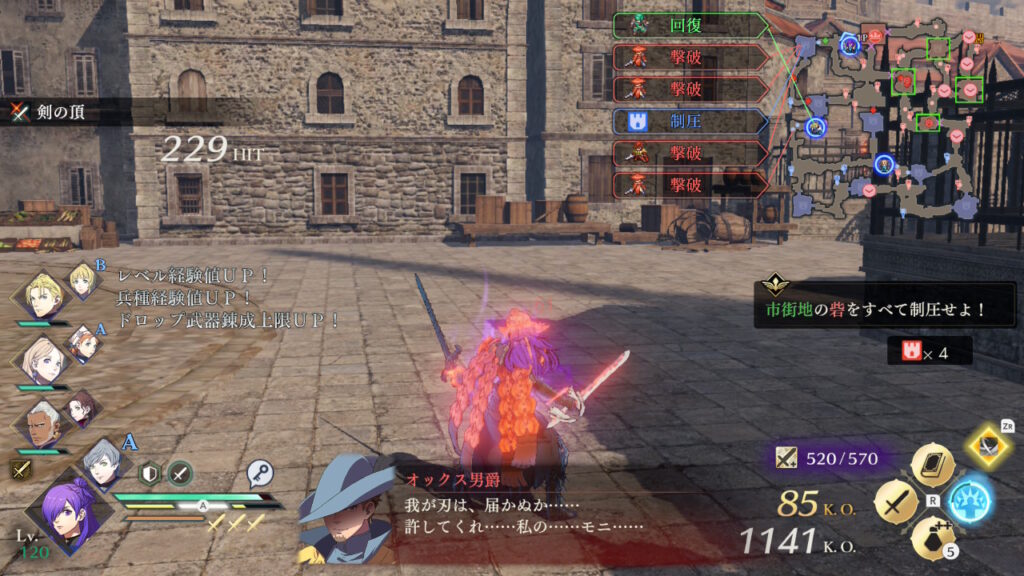Select the blue 制圧 order entry
Image resolution: width=1024 pixels, height=576 pixels.
[x=690, y=121]
